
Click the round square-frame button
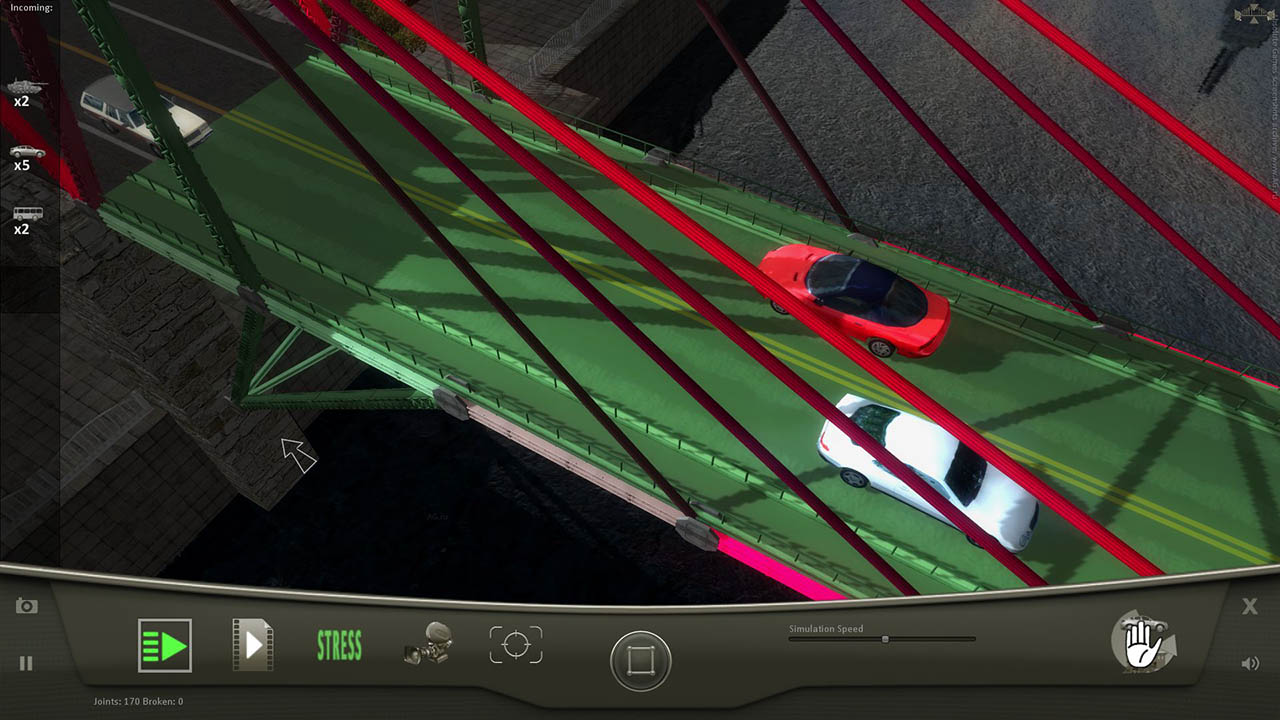(x=641, y=660)
